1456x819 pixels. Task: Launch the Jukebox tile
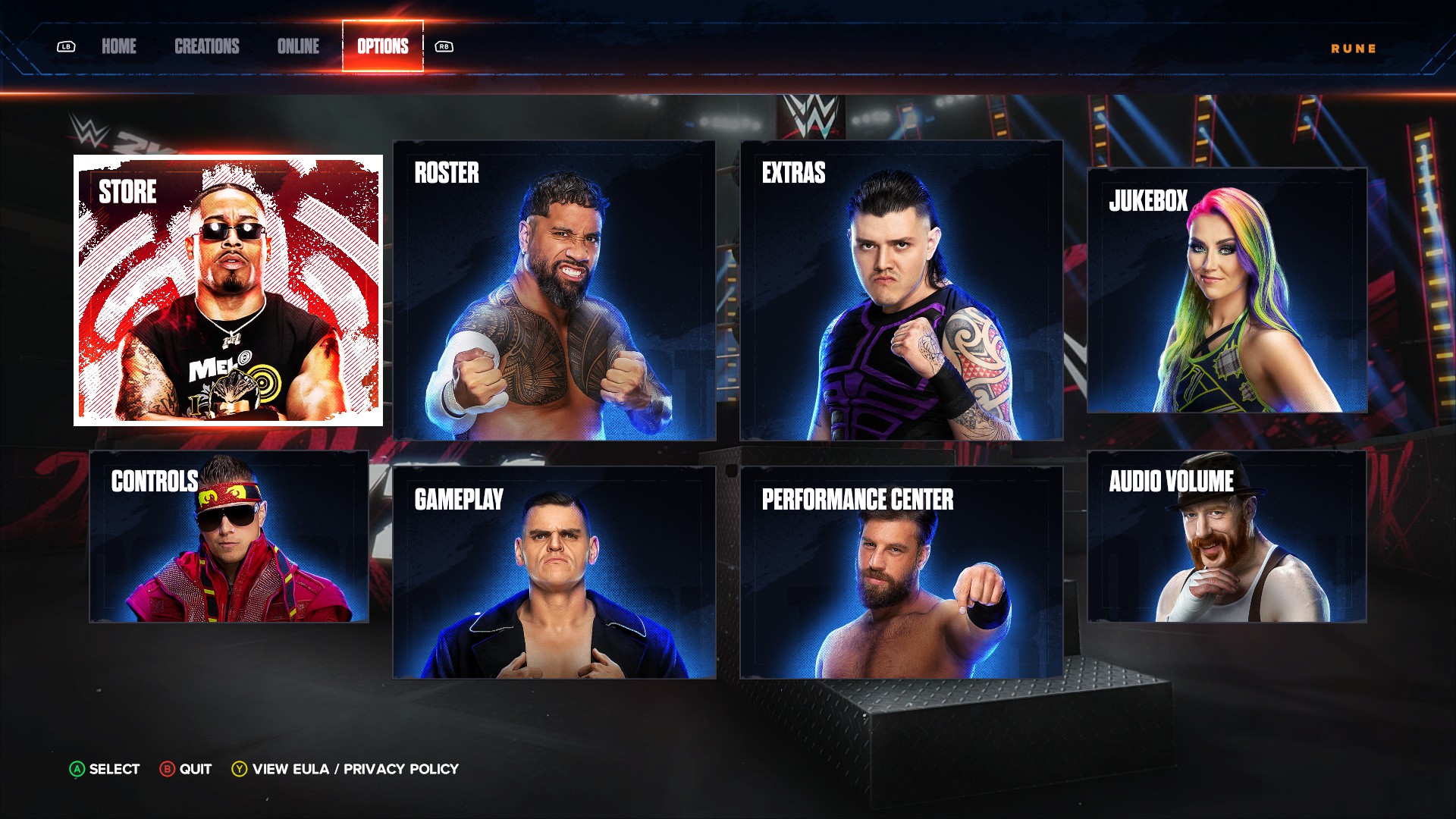point(1227,290)
